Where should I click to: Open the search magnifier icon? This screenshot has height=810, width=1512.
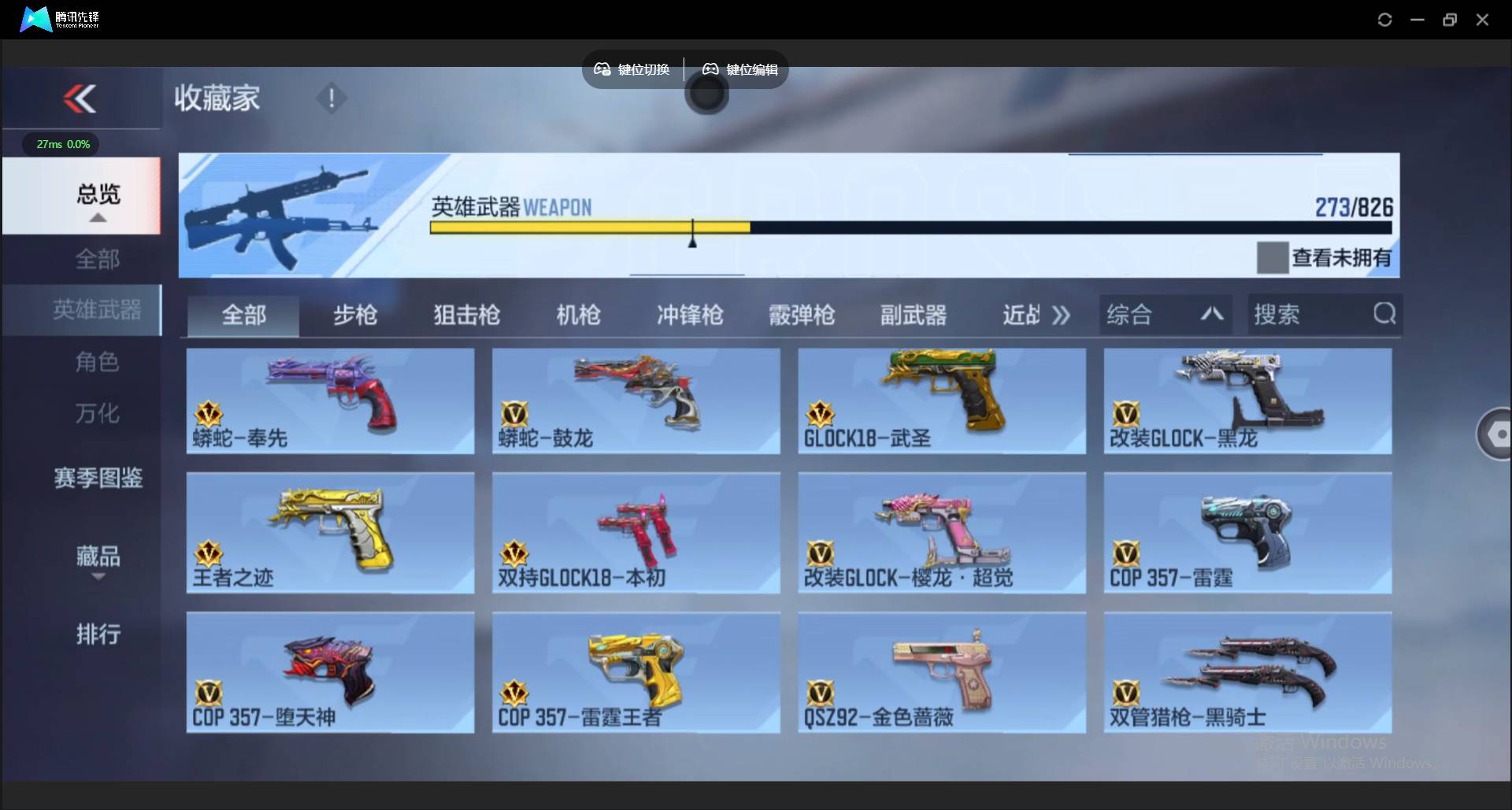1384,314
